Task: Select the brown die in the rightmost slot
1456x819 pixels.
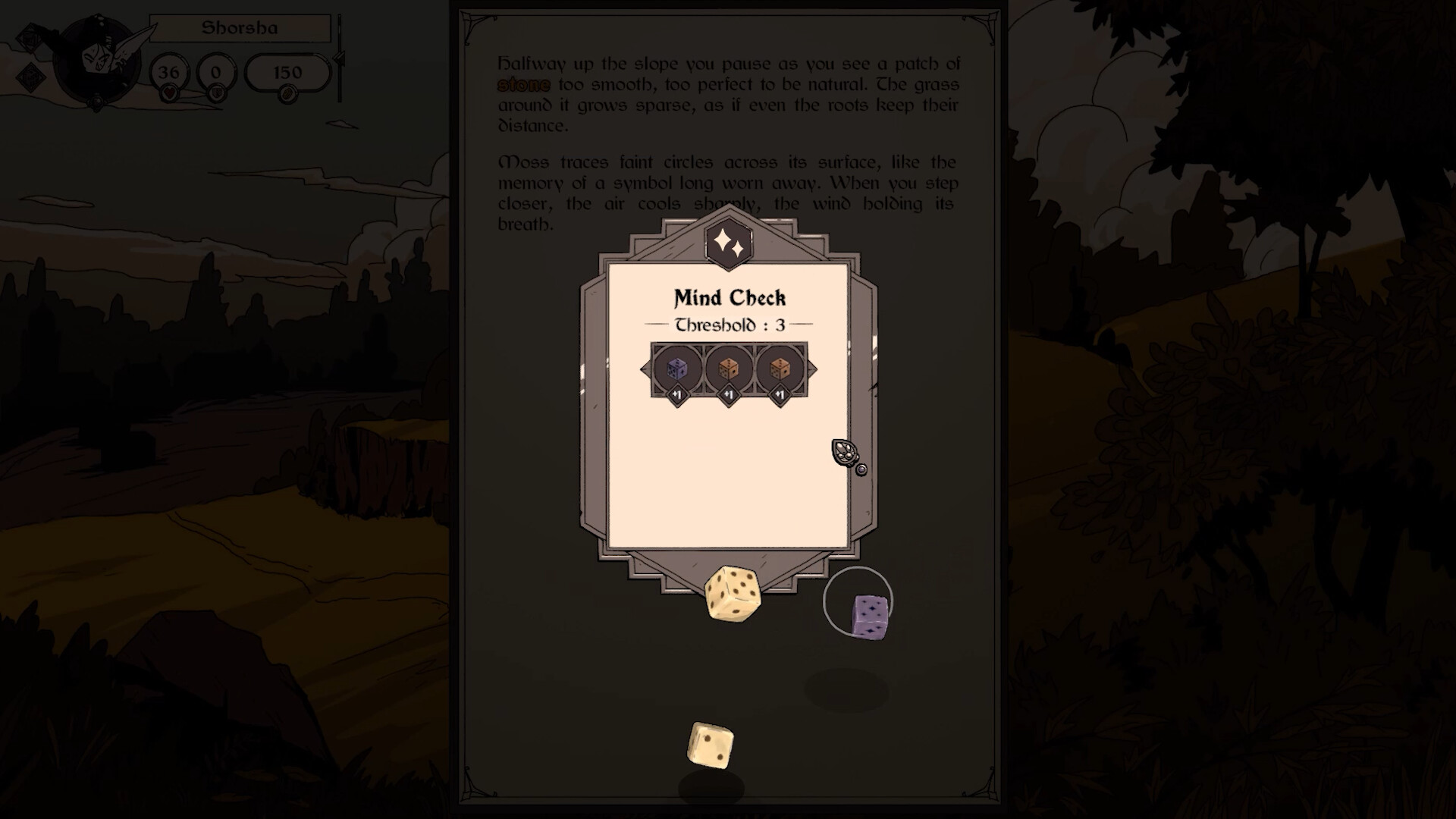Action: (779, 369)
